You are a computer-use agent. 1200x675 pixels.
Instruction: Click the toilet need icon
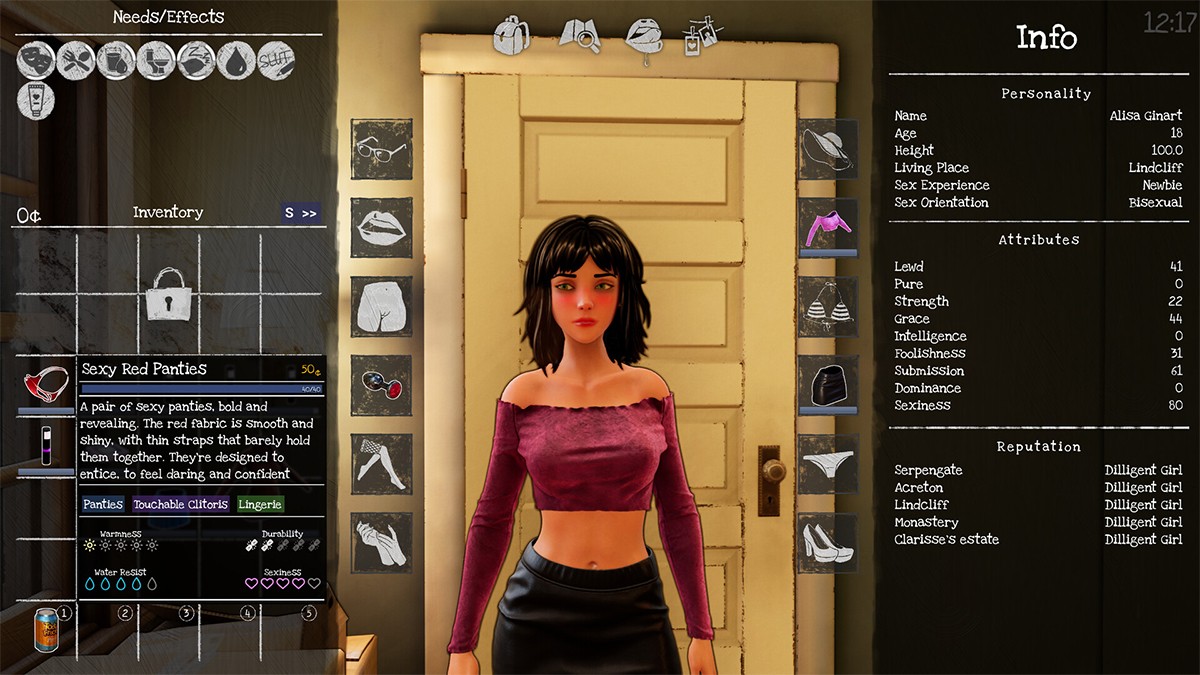pyautogui.click(x=156, y=61)
